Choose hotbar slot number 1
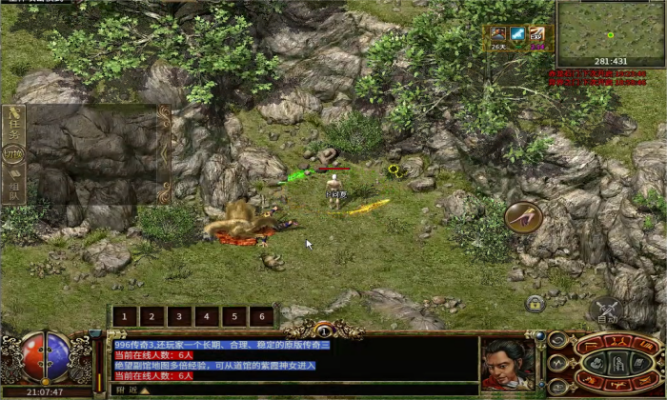Viewport: 667px width, 400px height. coord(125,316)
